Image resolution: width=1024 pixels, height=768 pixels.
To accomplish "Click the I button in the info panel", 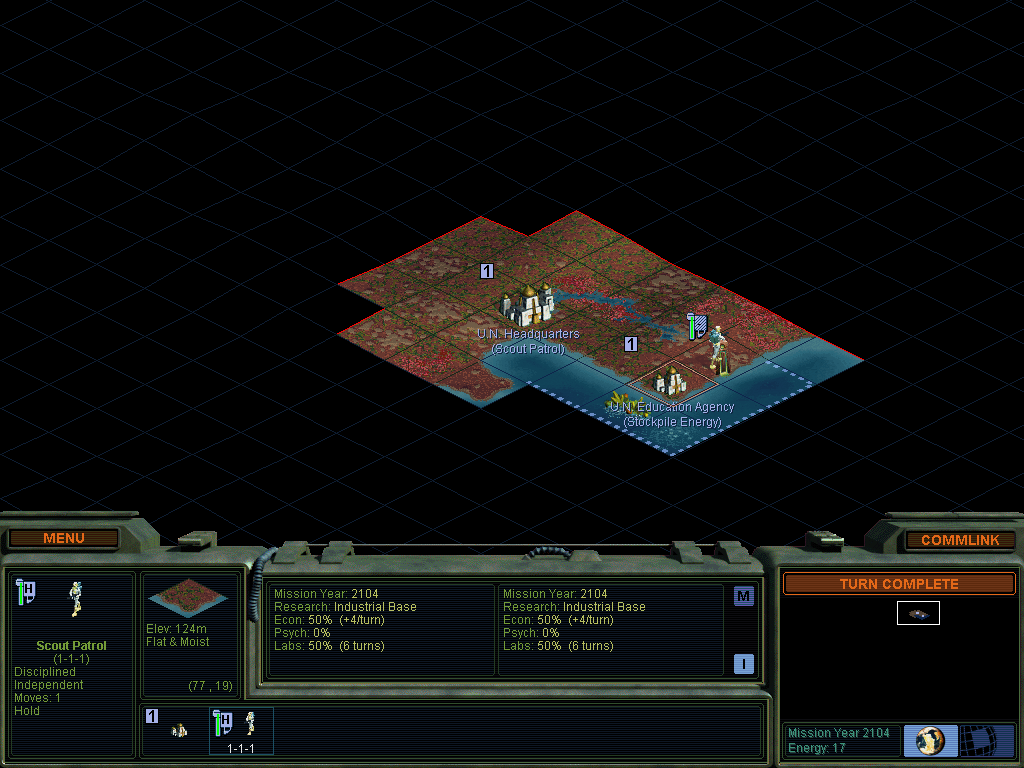I will pyautogui.click(x=743, y=663).
